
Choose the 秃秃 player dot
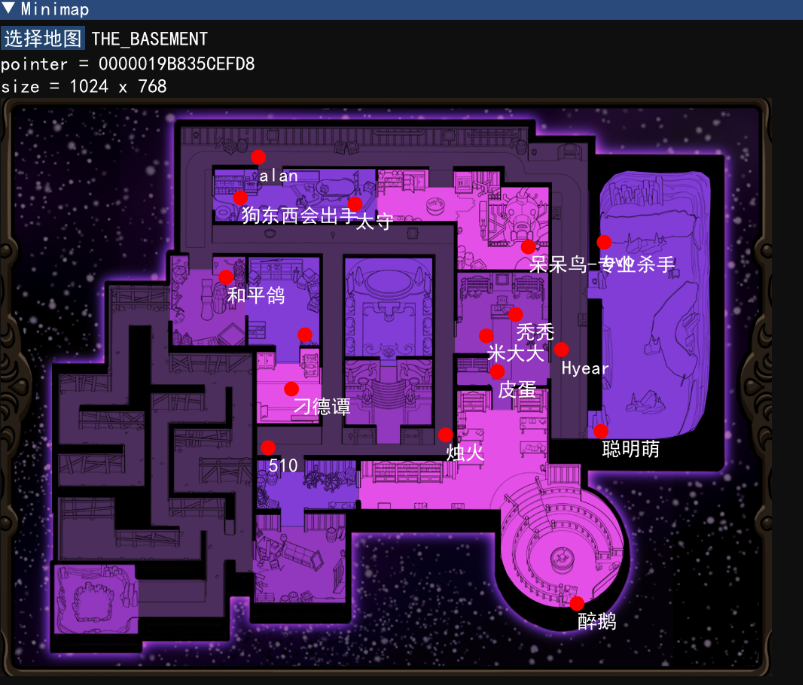516,315
